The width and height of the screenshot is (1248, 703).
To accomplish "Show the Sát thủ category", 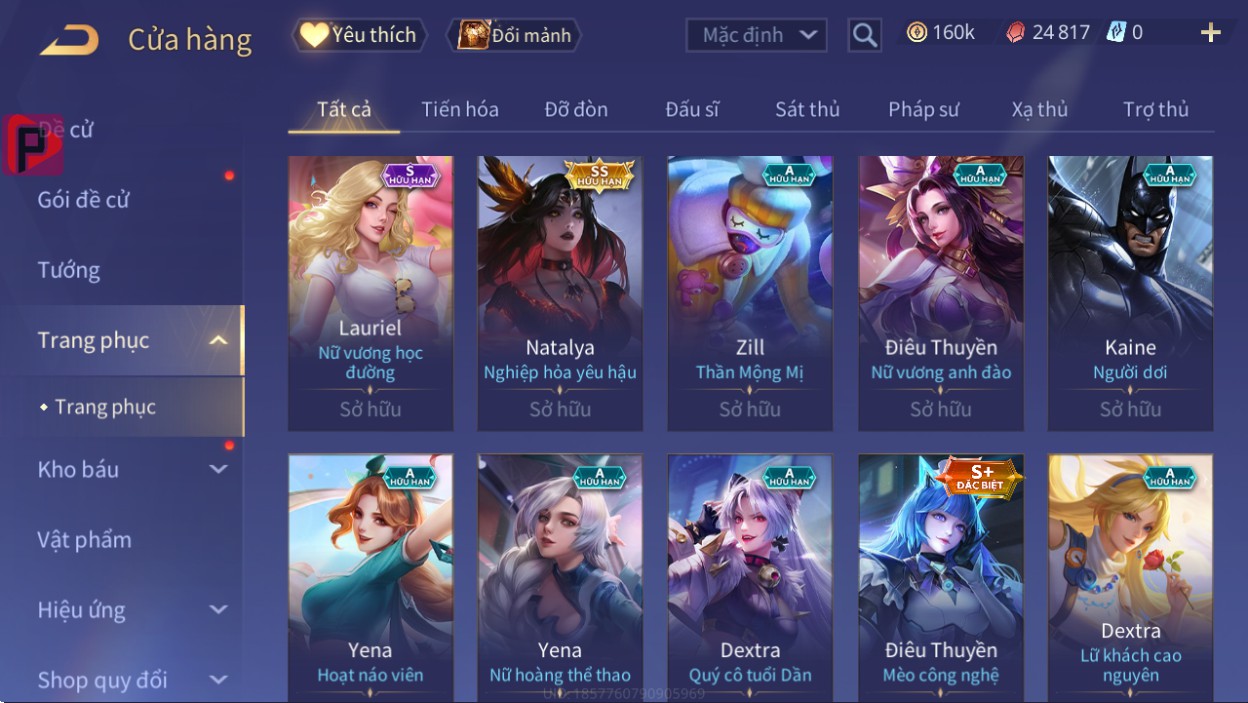I will pos(807,109).
